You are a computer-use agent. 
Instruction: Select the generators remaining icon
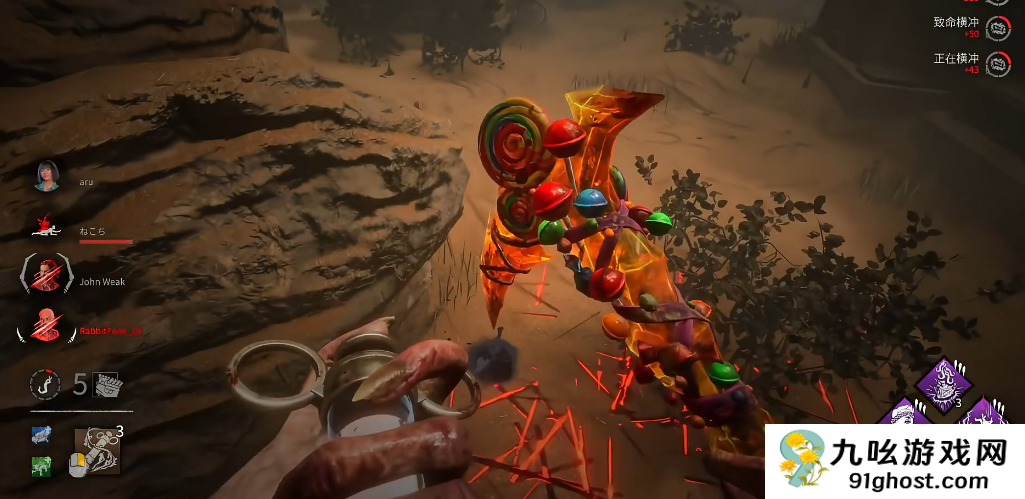106,385
